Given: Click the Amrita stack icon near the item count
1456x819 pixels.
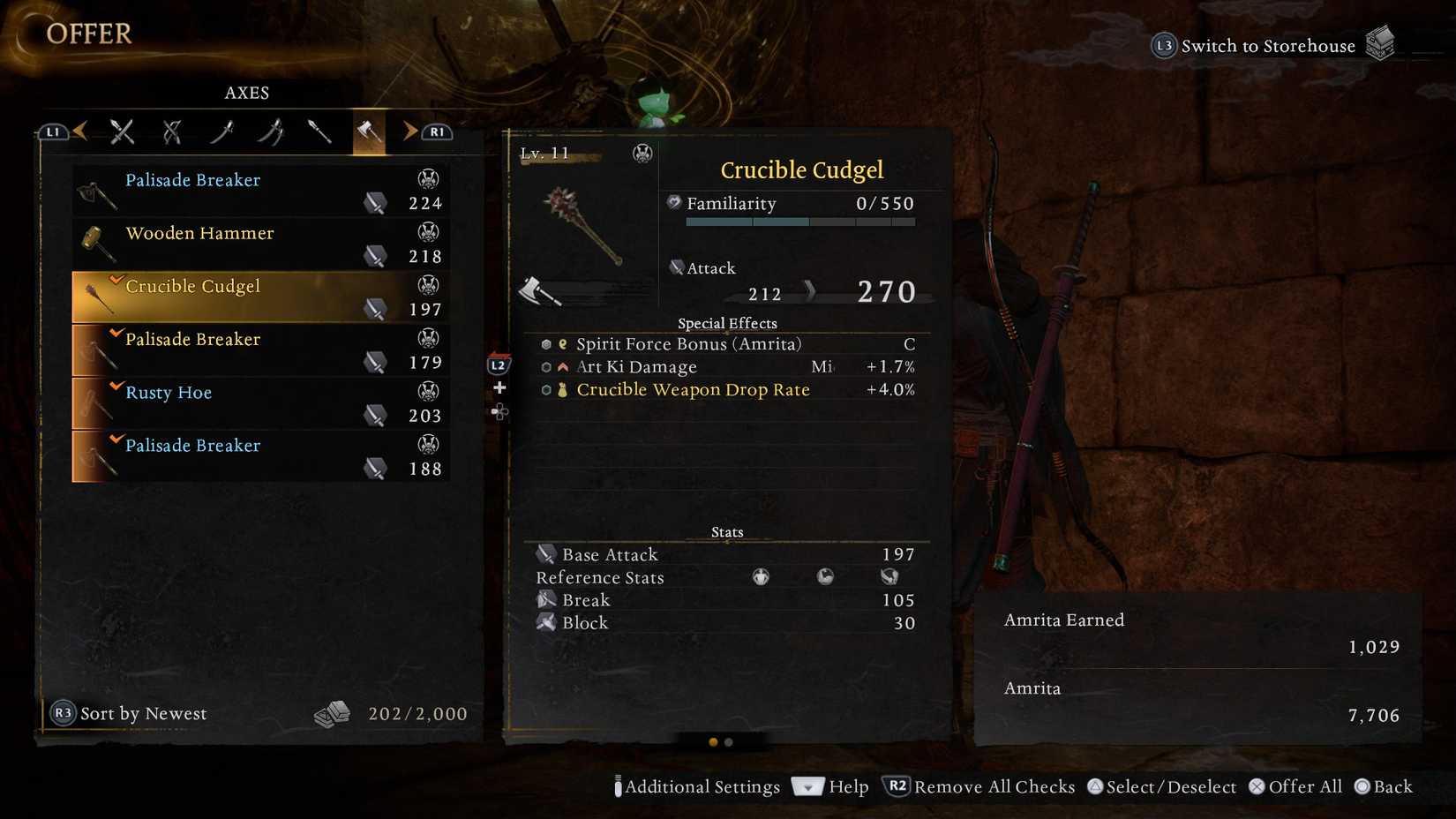Looking at the screenshot, I should [x=333, y=713].
